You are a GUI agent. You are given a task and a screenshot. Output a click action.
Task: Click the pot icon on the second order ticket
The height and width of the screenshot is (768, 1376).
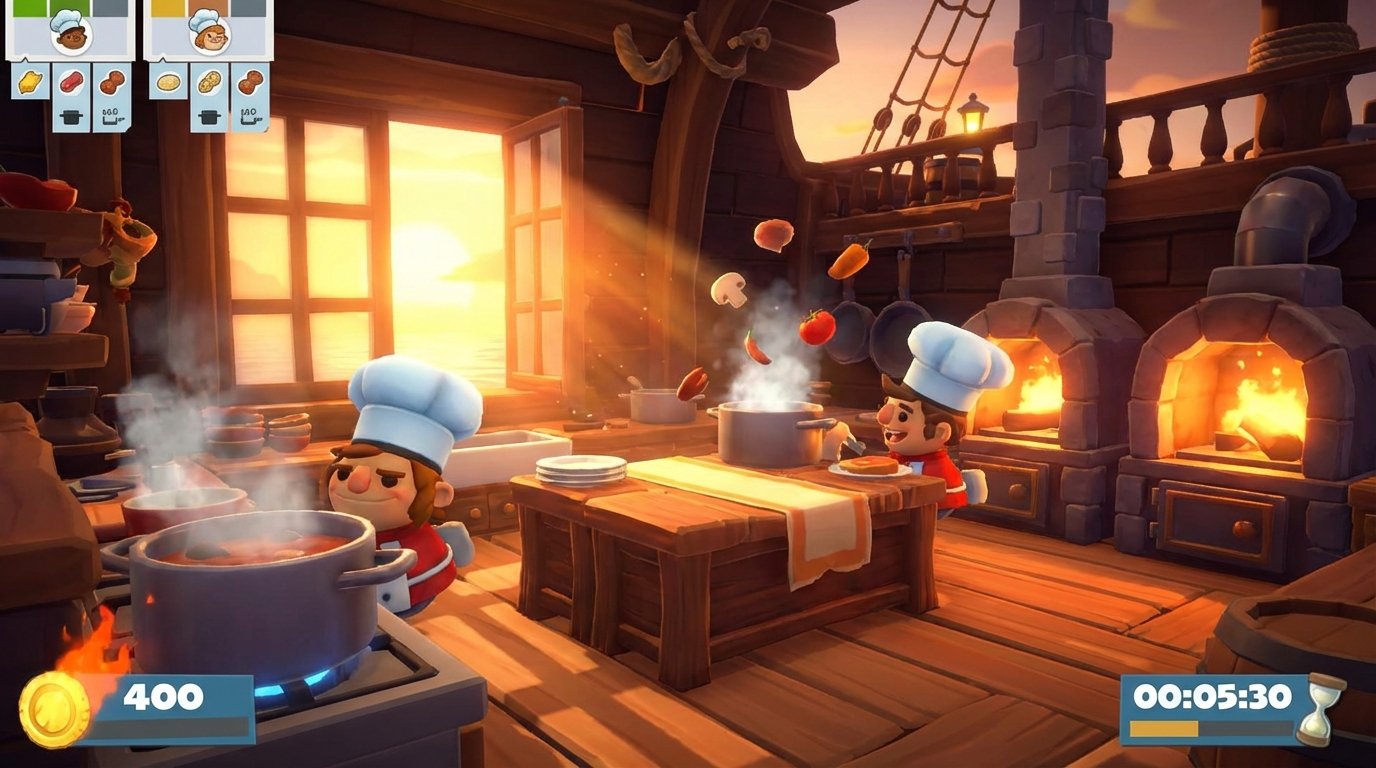click(209, 116)
